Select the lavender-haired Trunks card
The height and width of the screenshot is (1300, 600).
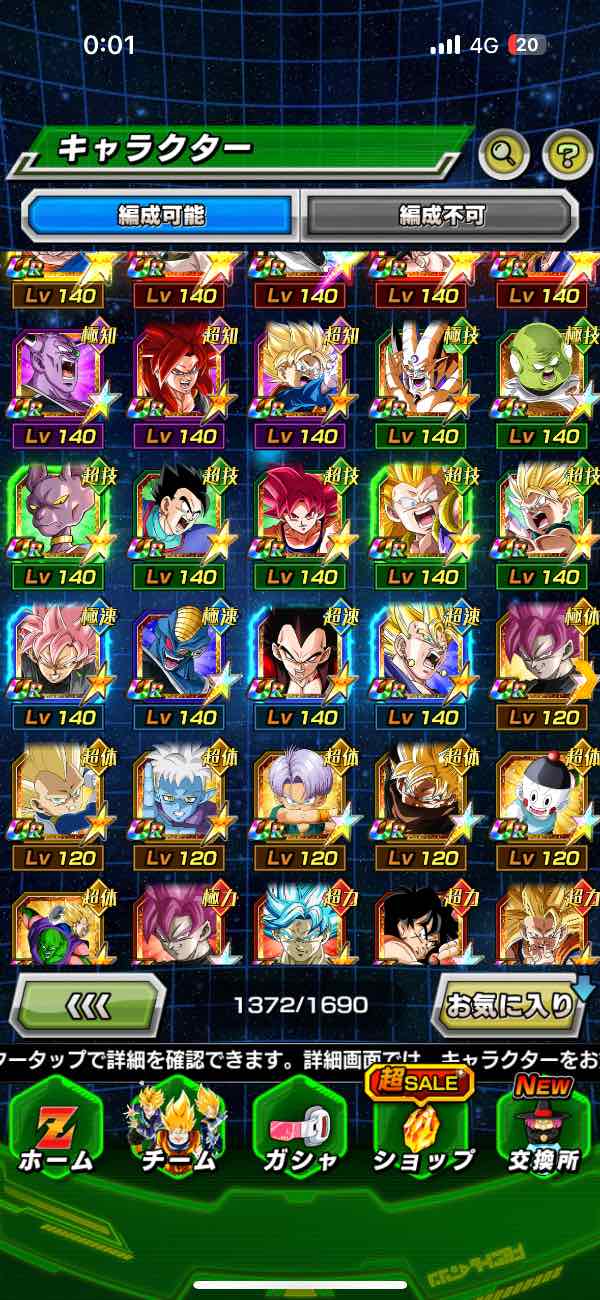[x=301, y=794]
